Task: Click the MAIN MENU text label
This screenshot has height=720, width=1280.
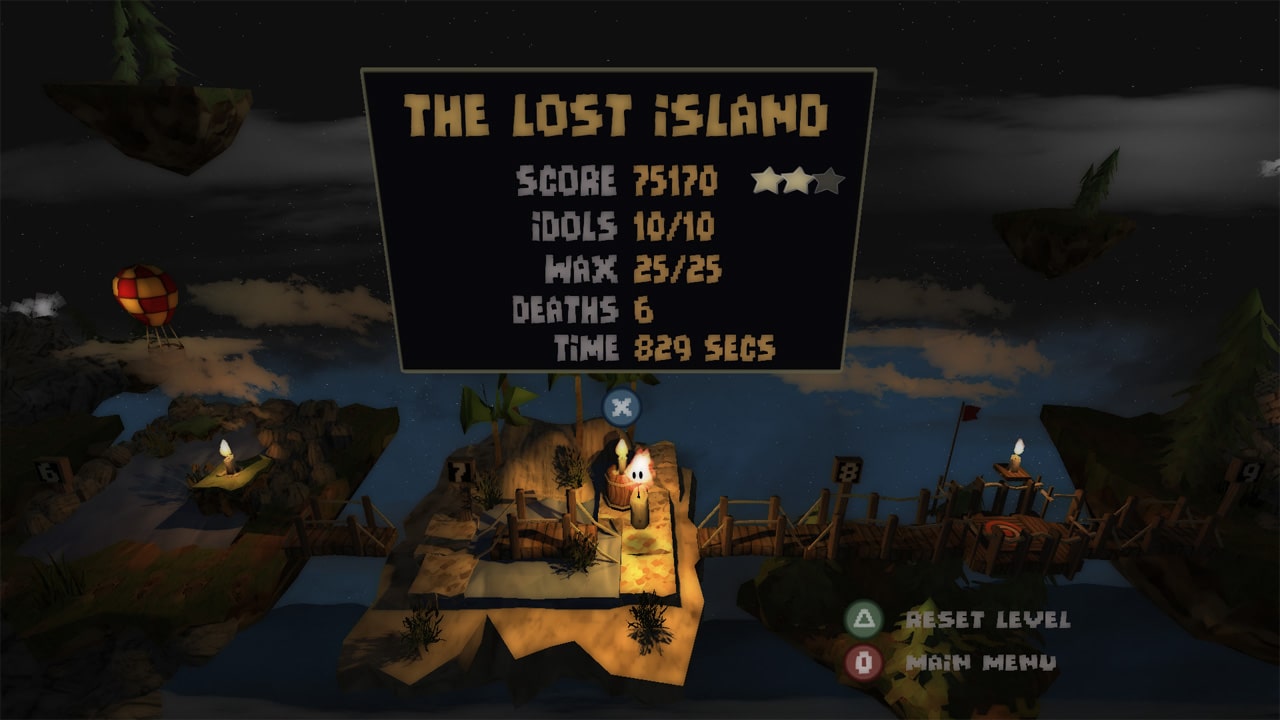Action: [x=981, y=660]
